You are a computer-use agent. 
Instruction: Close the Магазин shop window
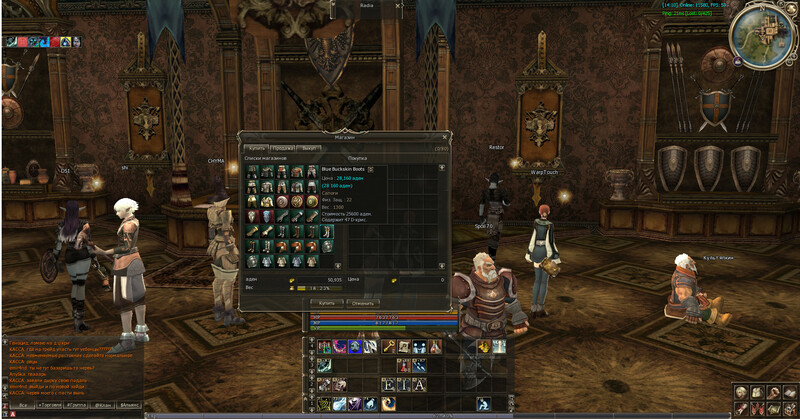pos(444,136)
